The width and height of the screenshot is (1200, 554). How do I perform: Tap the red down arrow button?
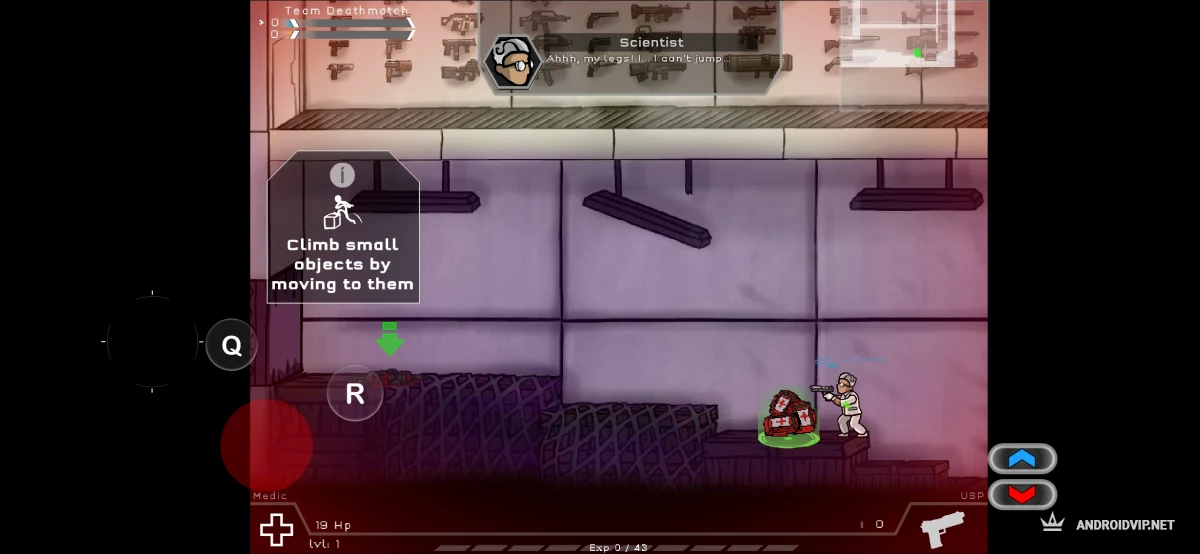pos(1022,494)
